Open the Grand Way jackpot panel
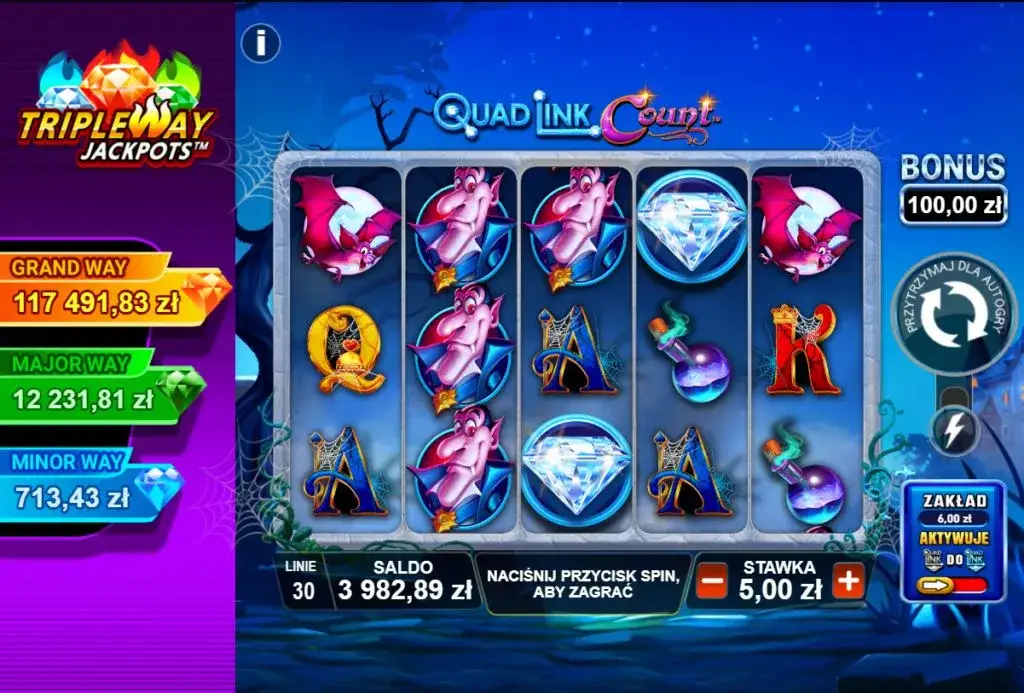This screenshot has height=693, width=1024. pos(110,290)
